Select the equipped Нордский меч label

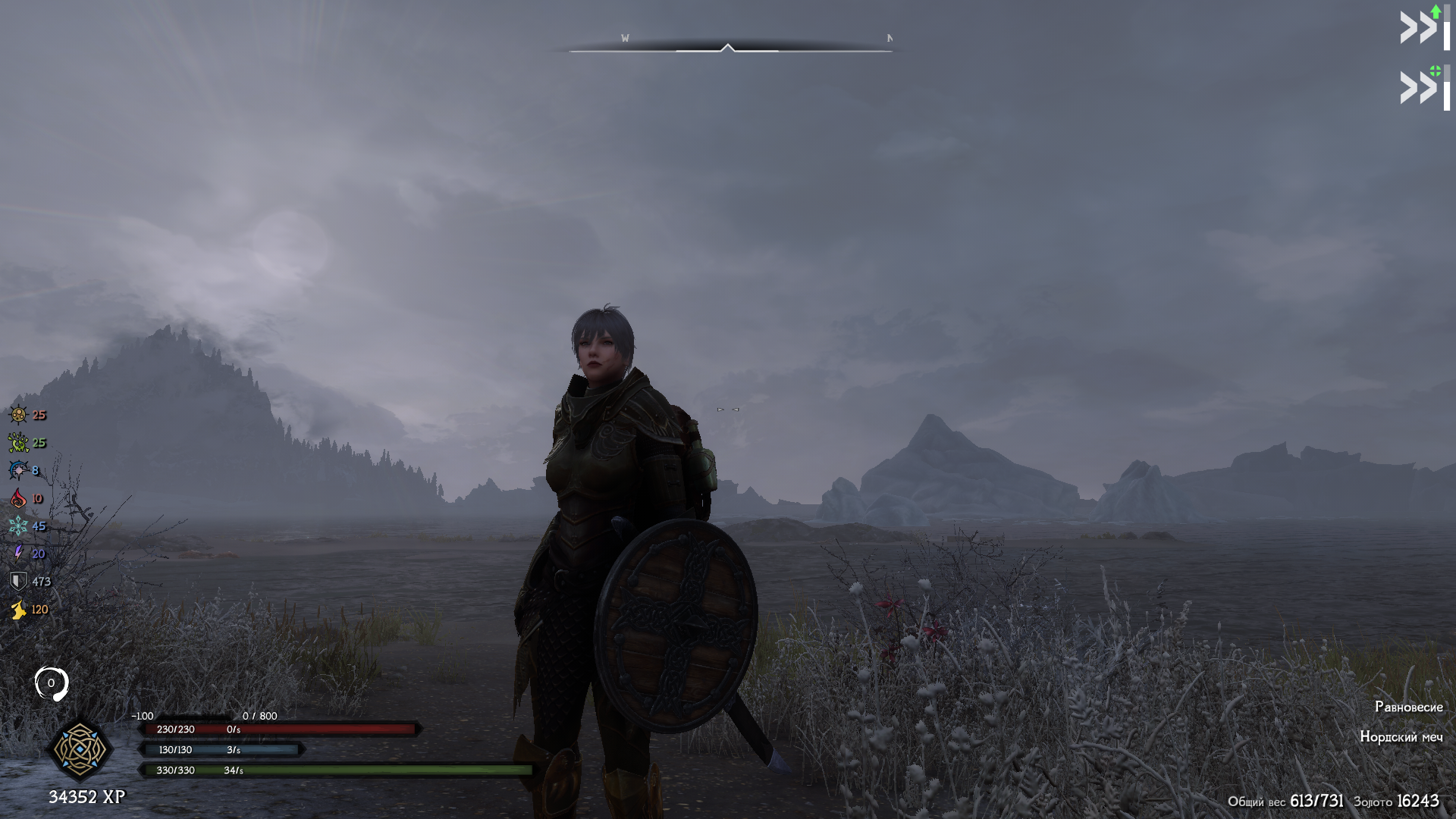1401,736
